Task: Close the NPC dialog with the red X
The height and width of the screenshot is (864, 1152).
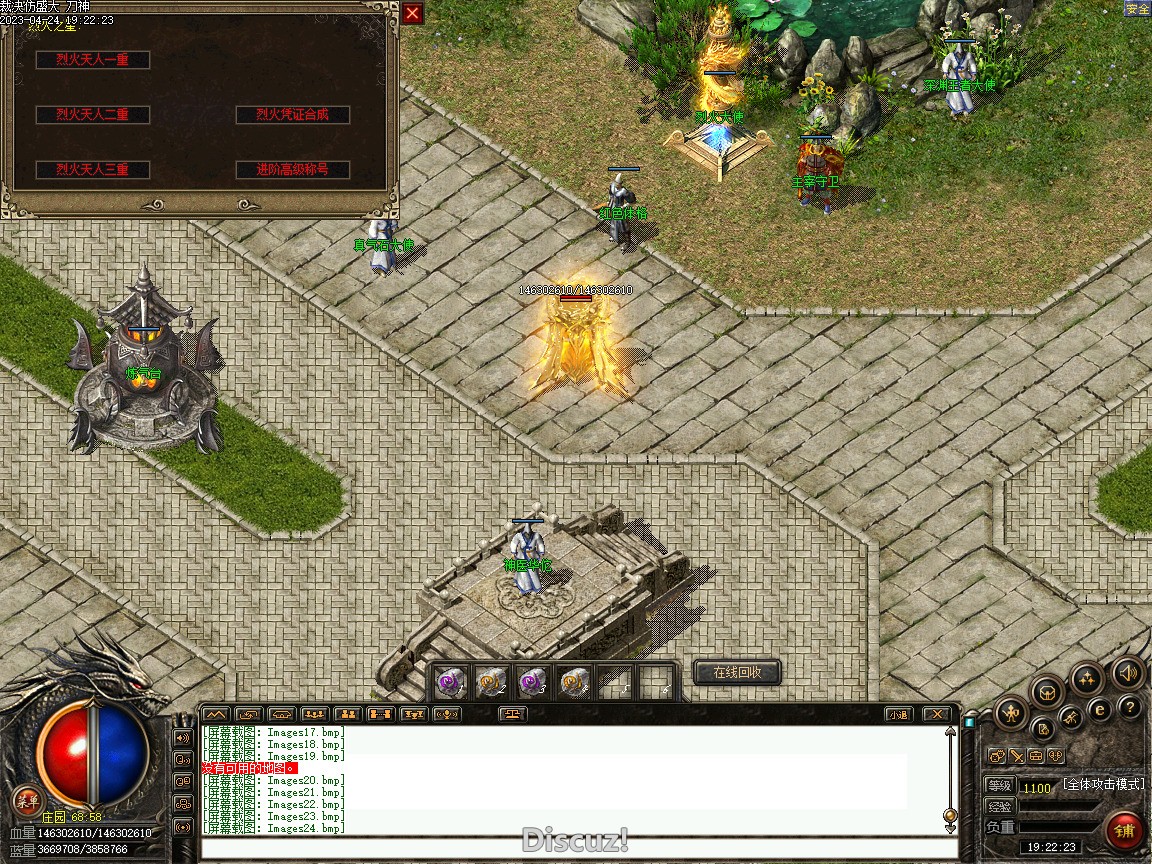Action: click(413, 13)
